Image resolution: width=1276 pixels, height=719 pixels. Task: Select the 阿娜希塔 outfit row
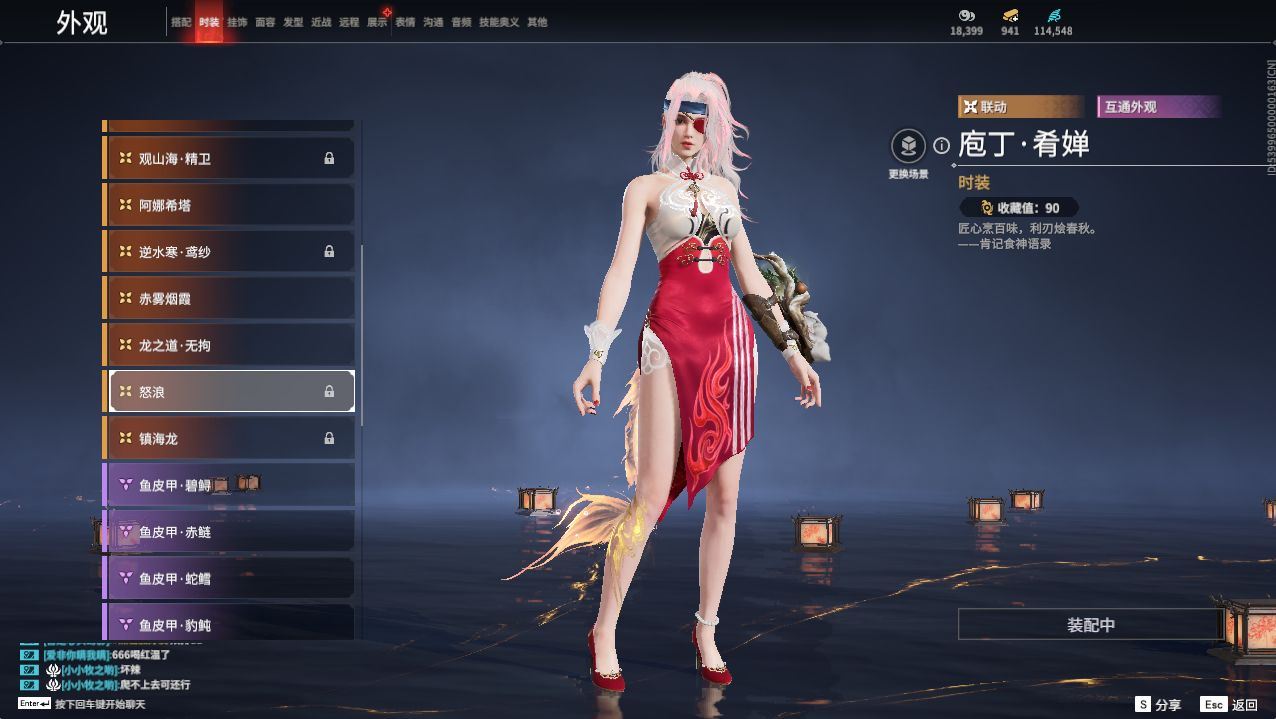(230, 205)
